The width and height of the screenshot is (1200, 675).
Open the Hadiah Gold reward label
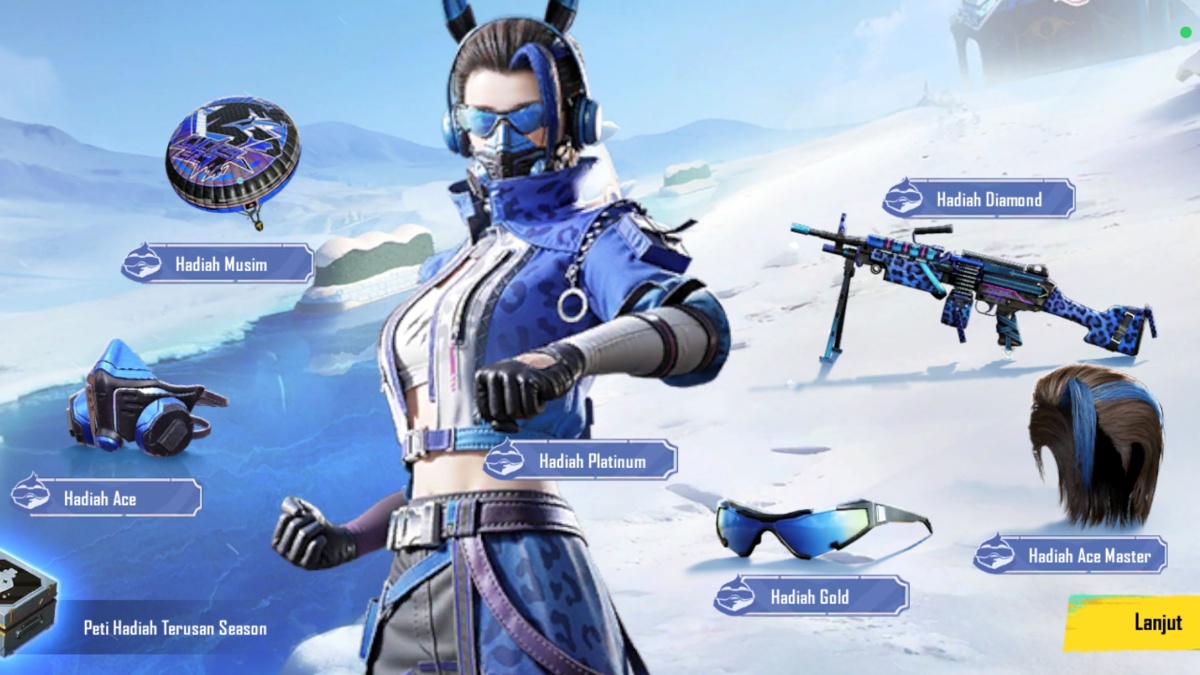[811, 597]
